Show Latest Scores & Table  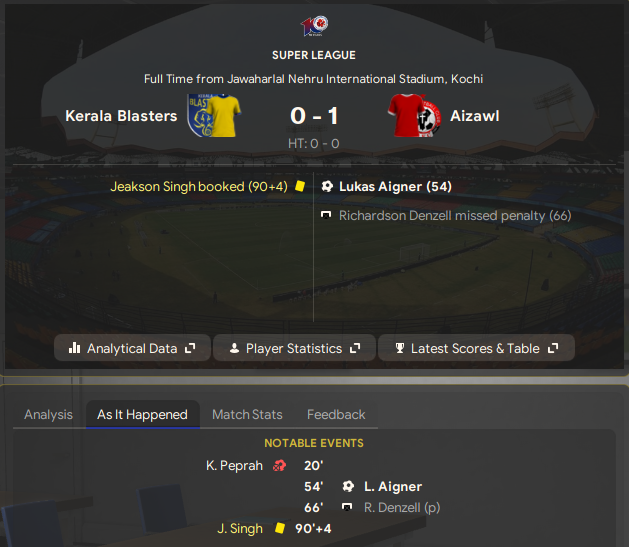(x=476, y=348)
